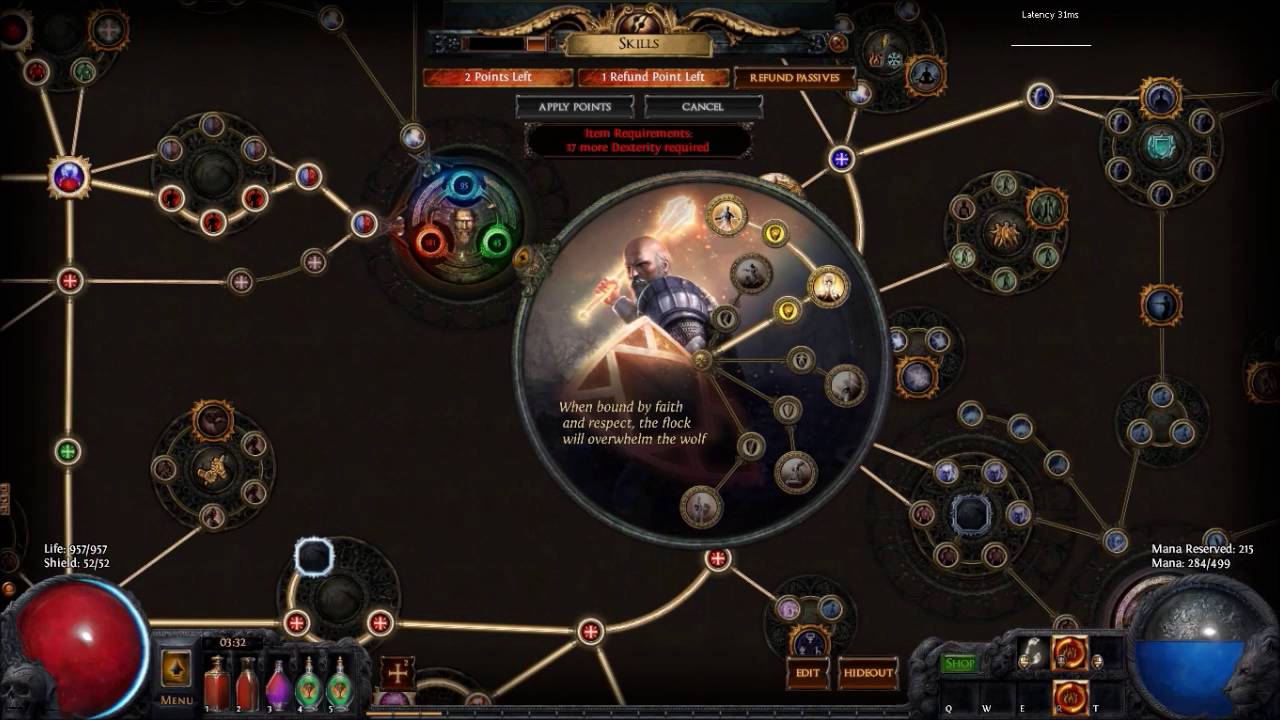This screenshot has width=1280, height=720.
Task: Allocate the green plus passive node
Action: [68, 451]
